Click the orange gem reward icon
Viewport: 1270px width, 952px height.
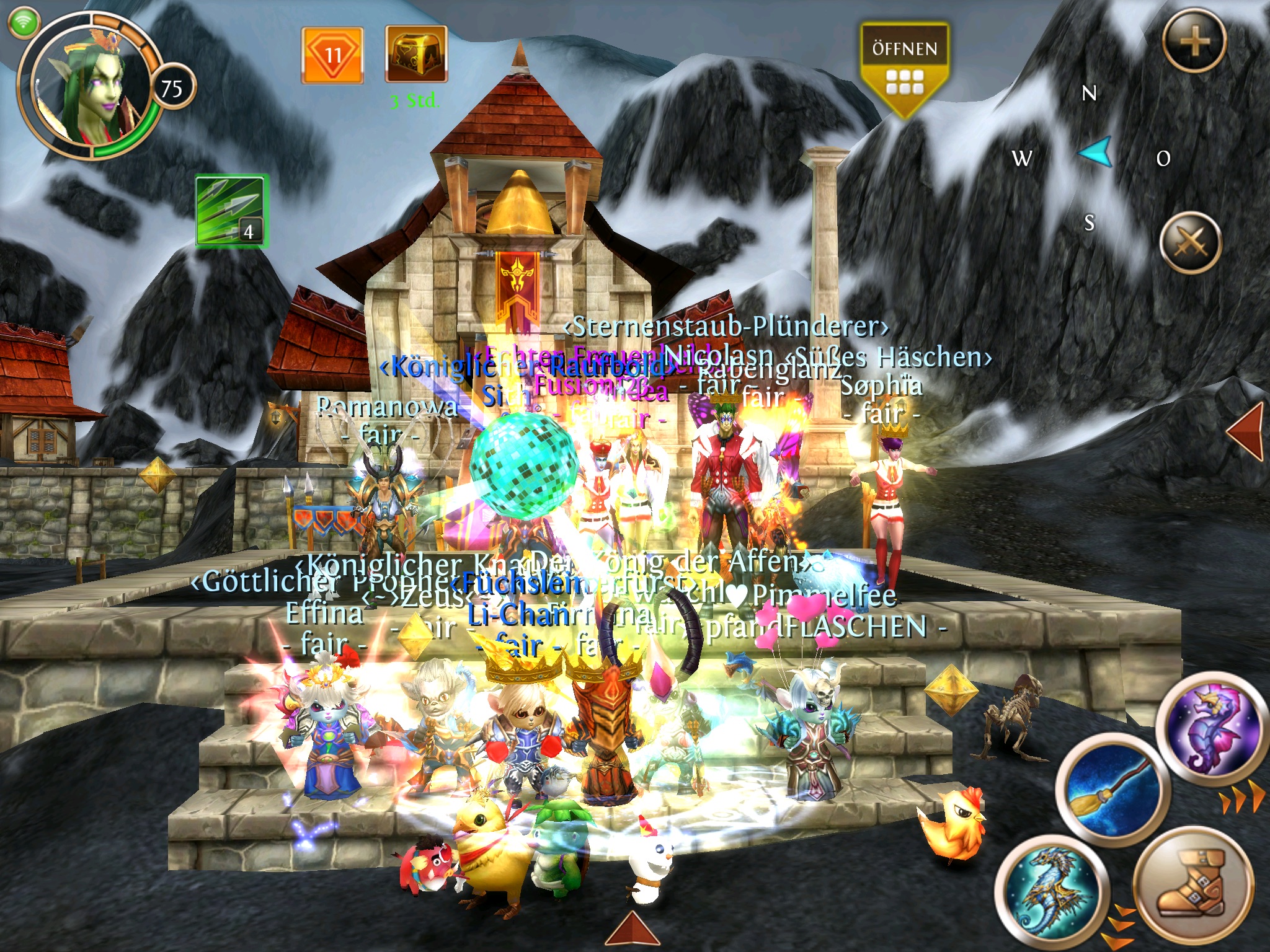point(332,56)
